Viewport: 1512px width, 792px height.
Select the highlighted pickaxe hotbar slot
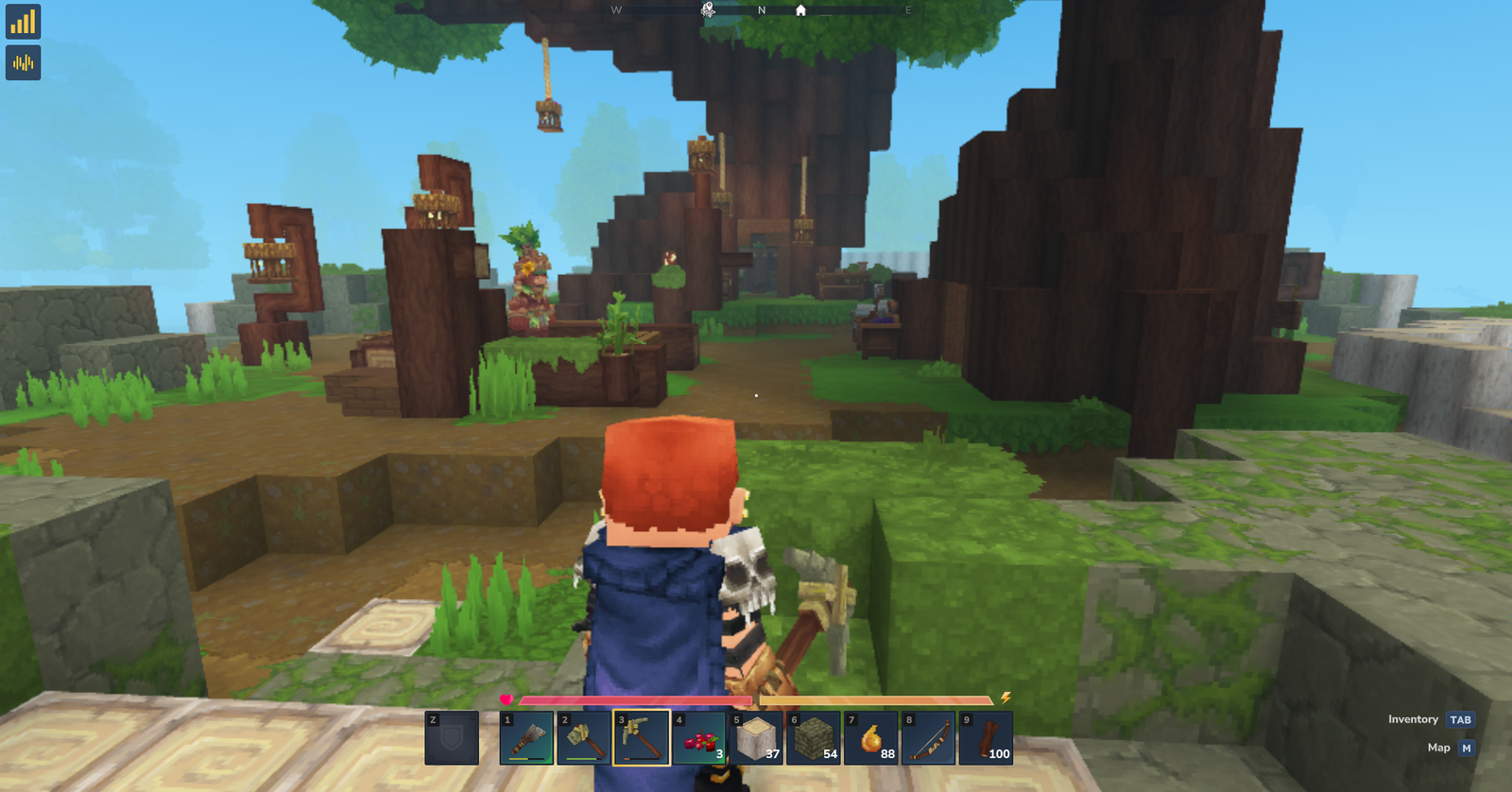642,737
